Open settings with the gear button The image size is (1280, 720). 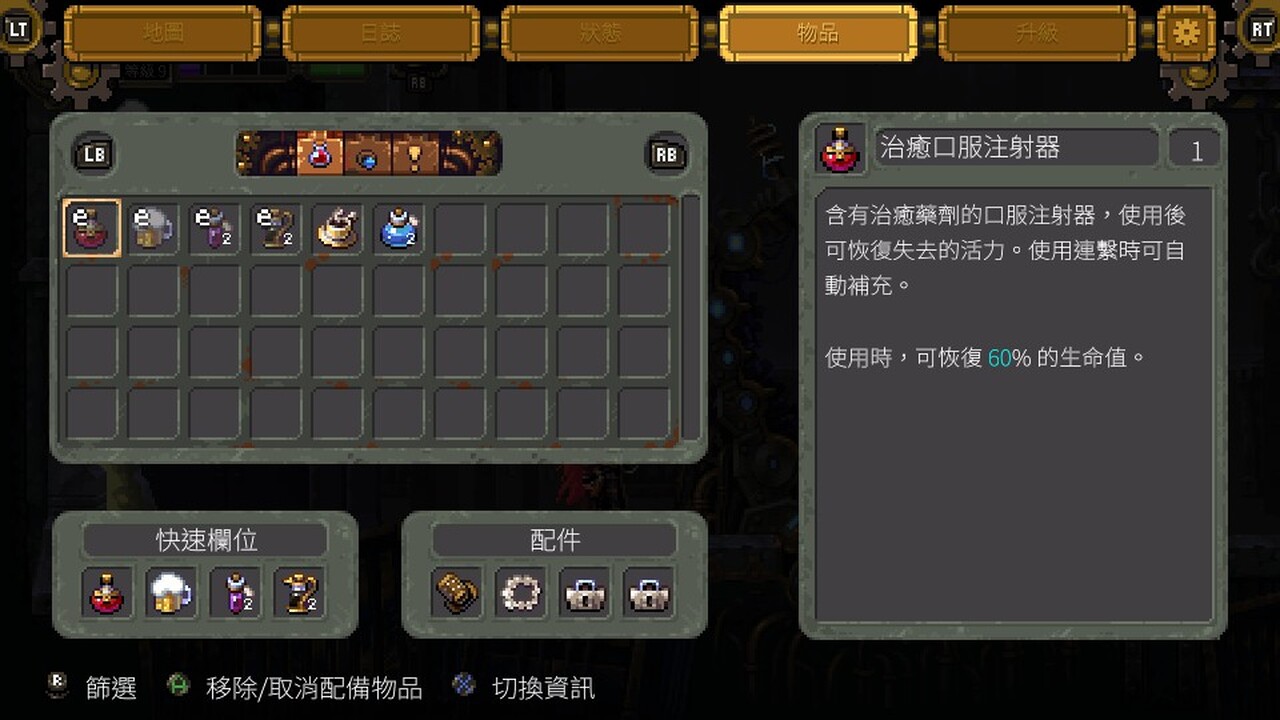pos(1186,33)
